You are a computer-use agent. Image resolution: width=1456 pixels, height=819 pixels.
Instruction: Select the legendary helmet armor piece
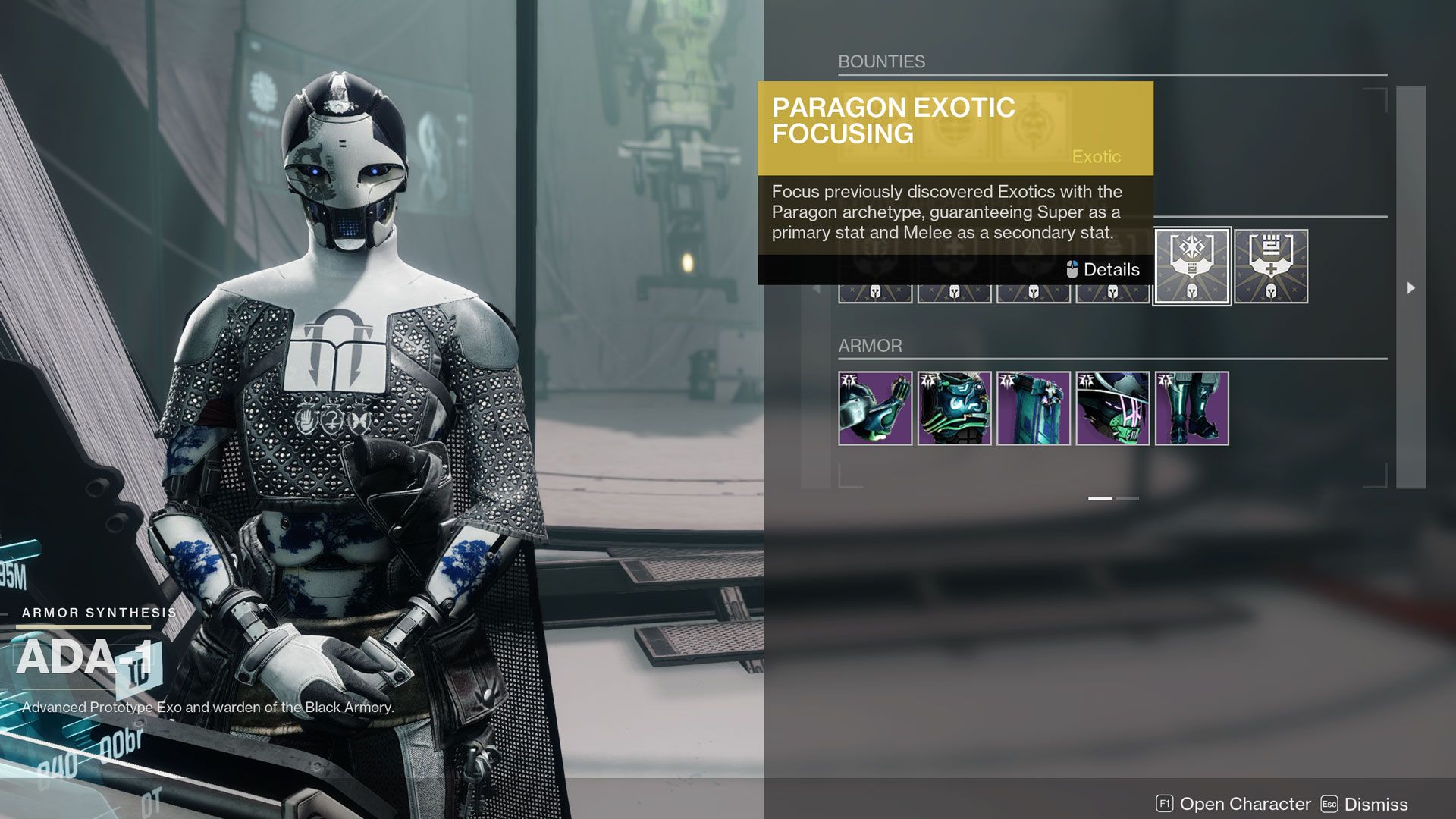(1112, 408)
